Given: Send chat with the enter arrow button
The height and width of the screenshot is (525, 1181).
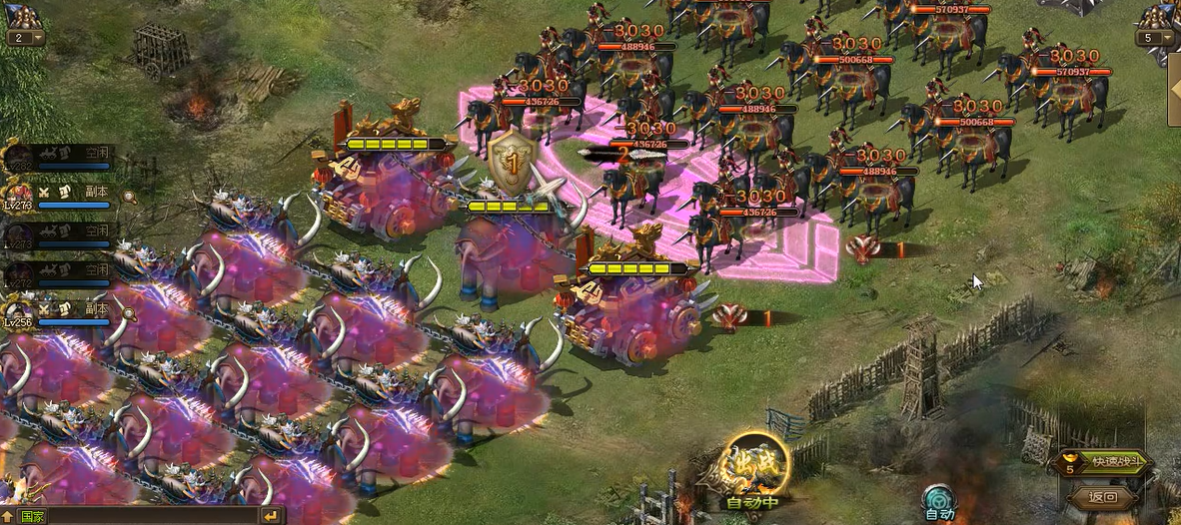Looking at the screenshot, I should pyautogui.click(x=271, y=515).
